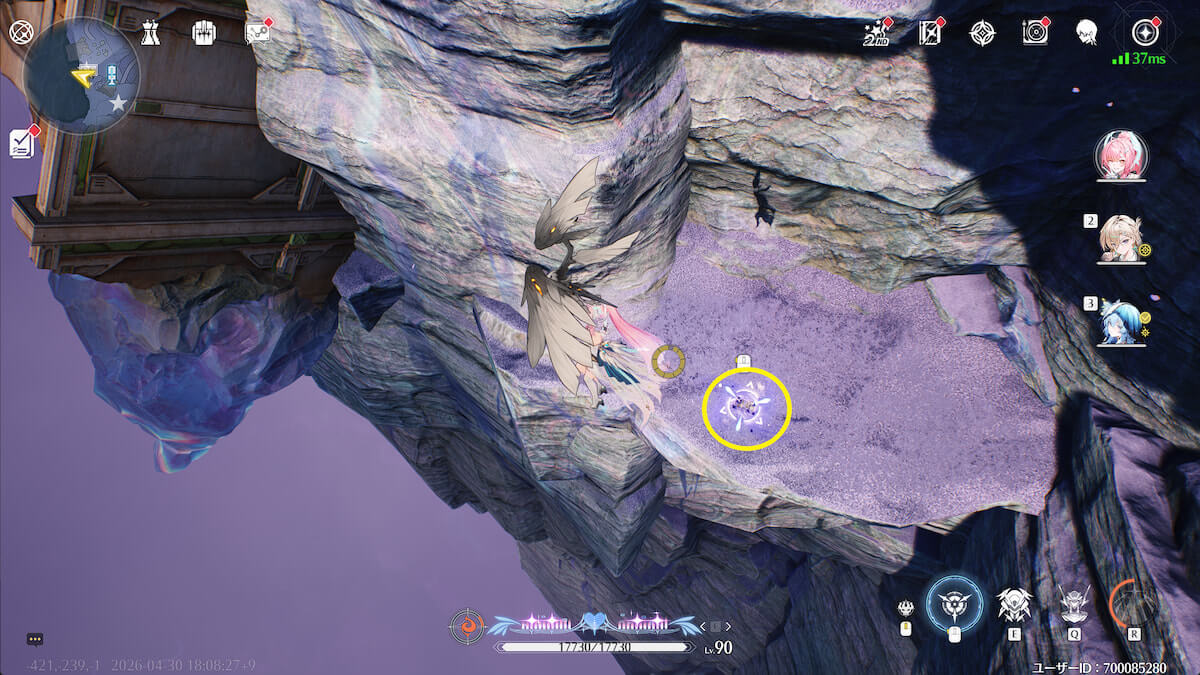This screenshot has height=675, width=1200.
Task: Open the chess pieces icon menu
Action: pos(150,32)
